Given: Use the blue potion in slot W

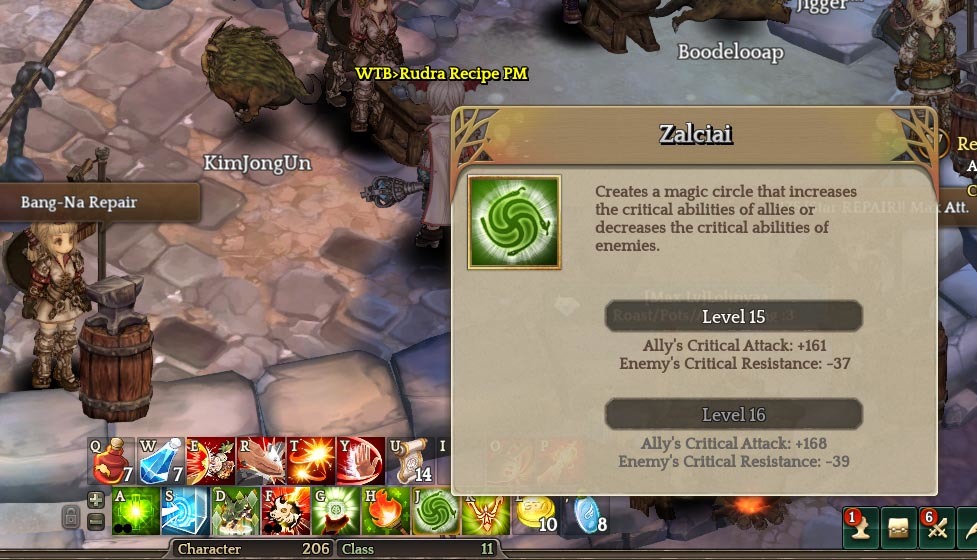Looking at the screenshot, I should click(161, 460).
